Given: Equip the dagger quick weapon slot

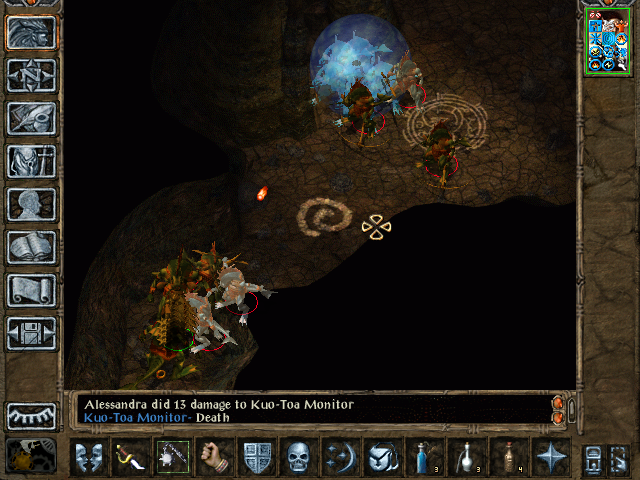Looking at the screenshot, I should pyautogui.click(x=129, y=457).
